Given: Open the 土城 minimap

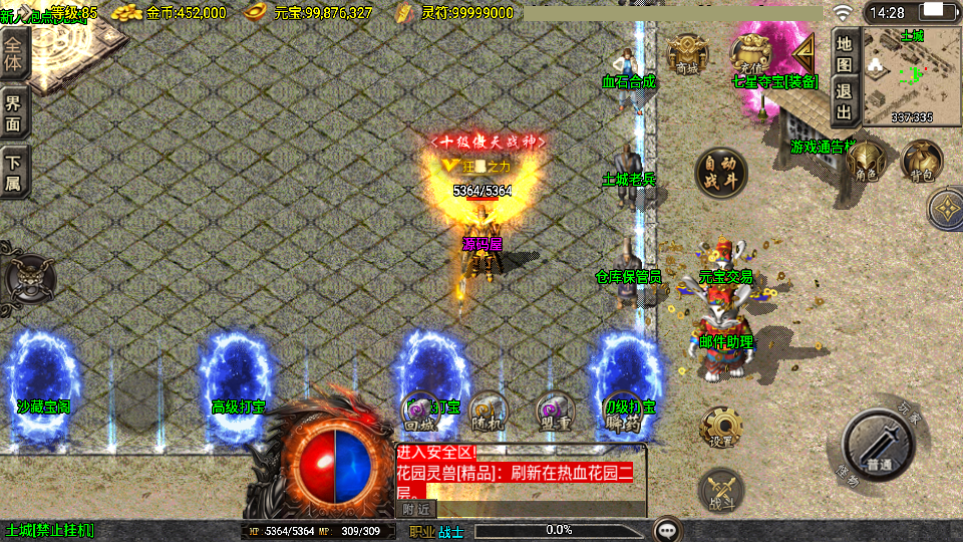Looking at the screenshot, I should (x=912, y=76).
